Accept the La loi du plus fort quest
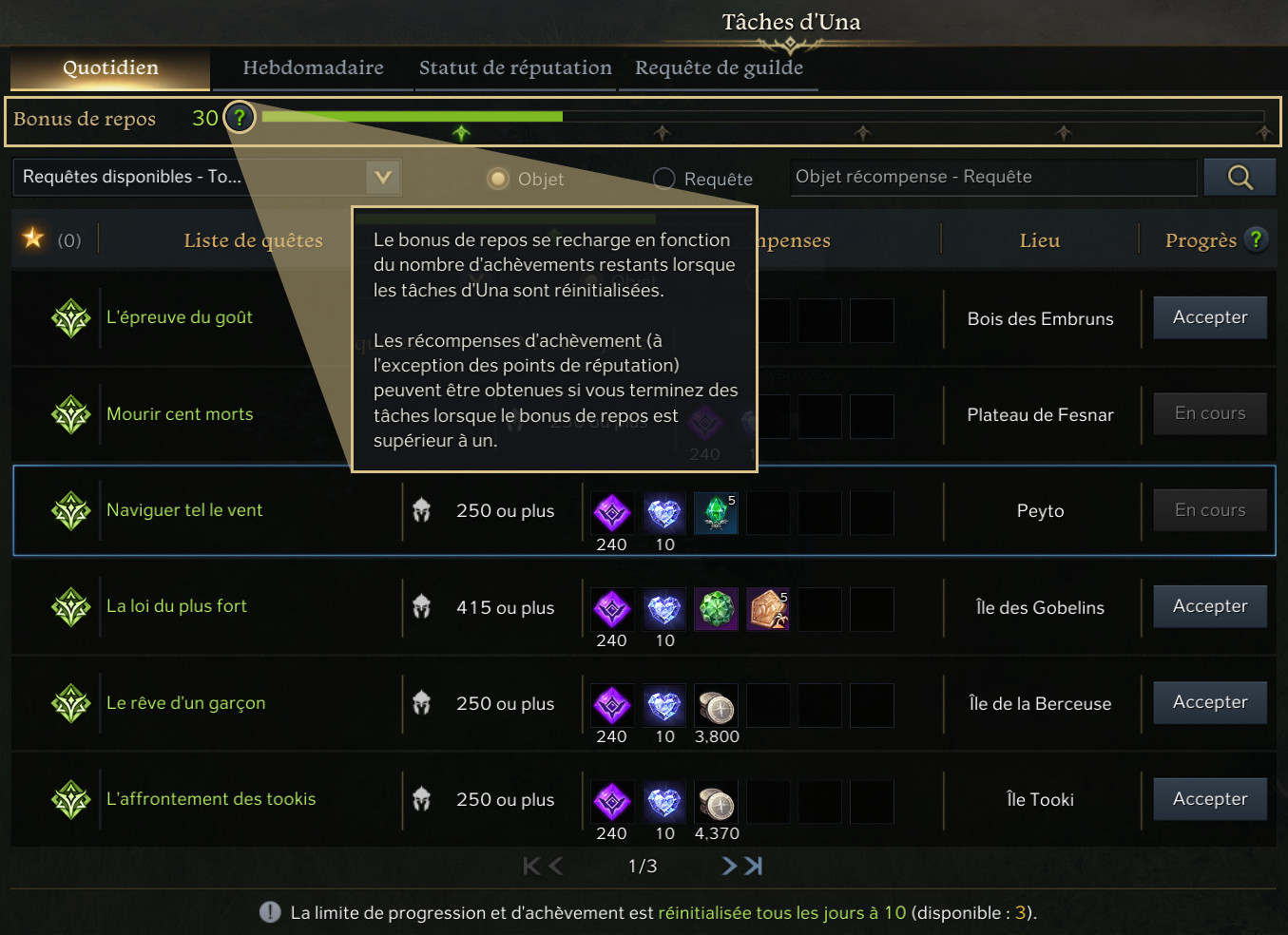The width and height of the screenshot is (1288, 935). [x=1209, y=606]
